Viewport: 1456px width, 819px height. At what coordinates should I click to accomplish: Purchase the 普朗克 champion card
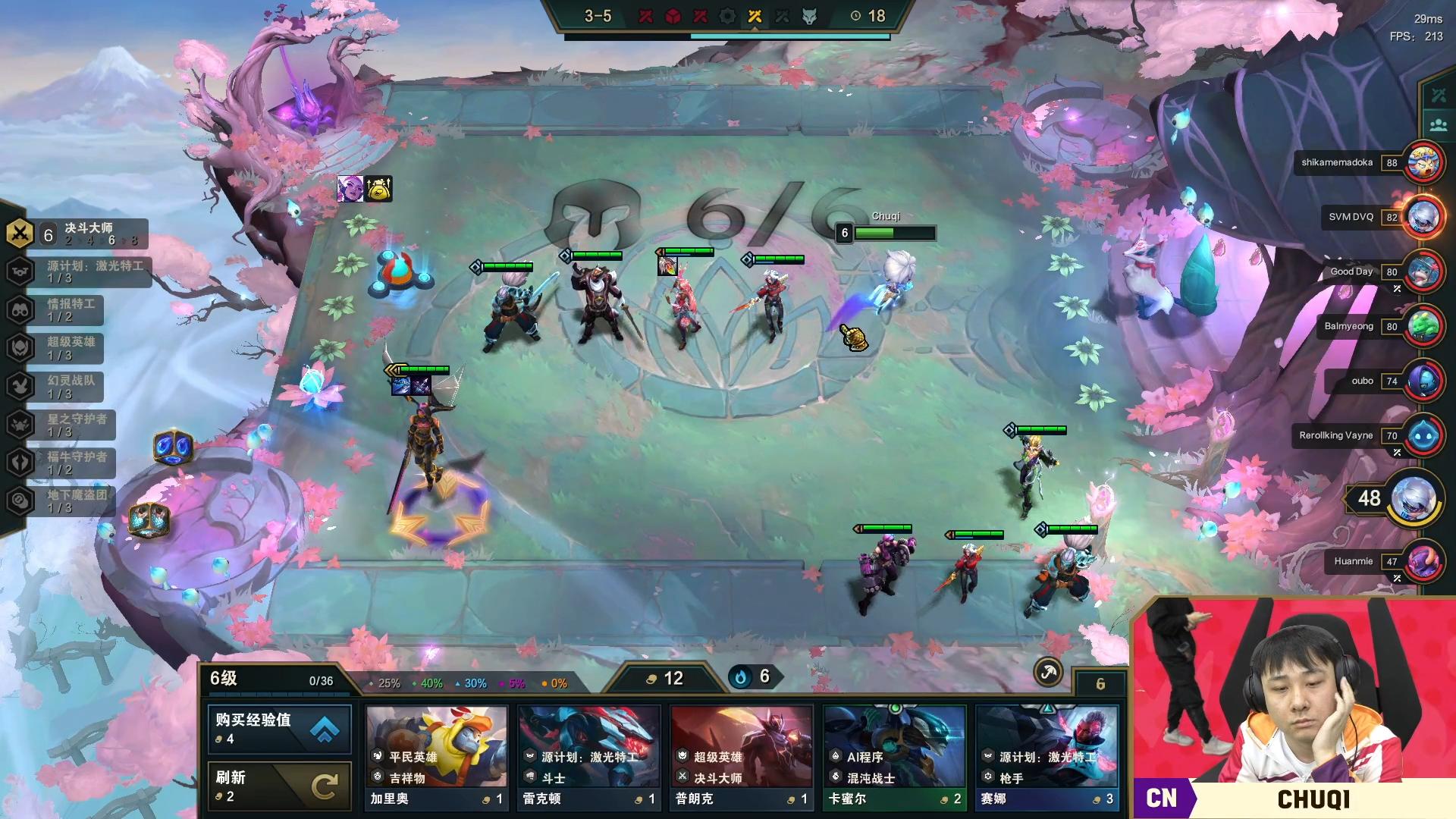(x=742, y=758)
